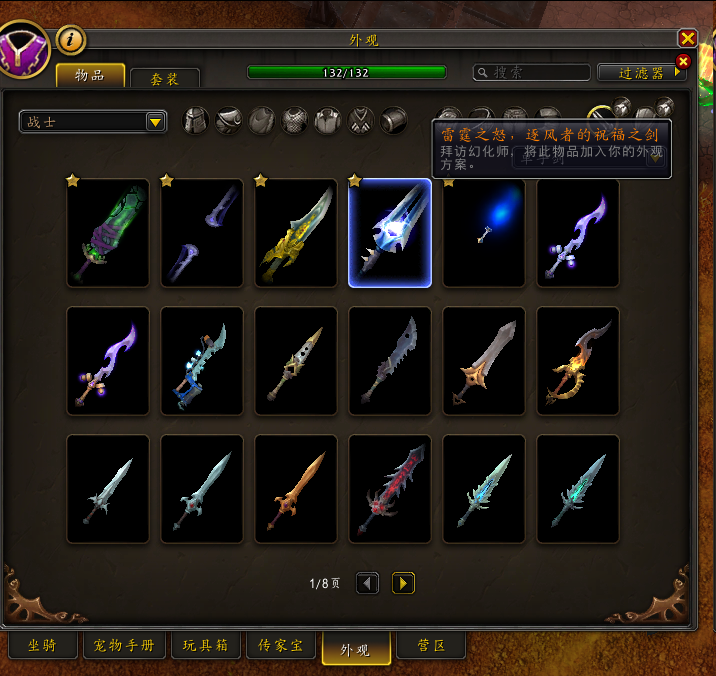The width and height of the screenshot is (716, 676).
Task: Open the 坐骑 mounts tab
Action: pos(41,646)
